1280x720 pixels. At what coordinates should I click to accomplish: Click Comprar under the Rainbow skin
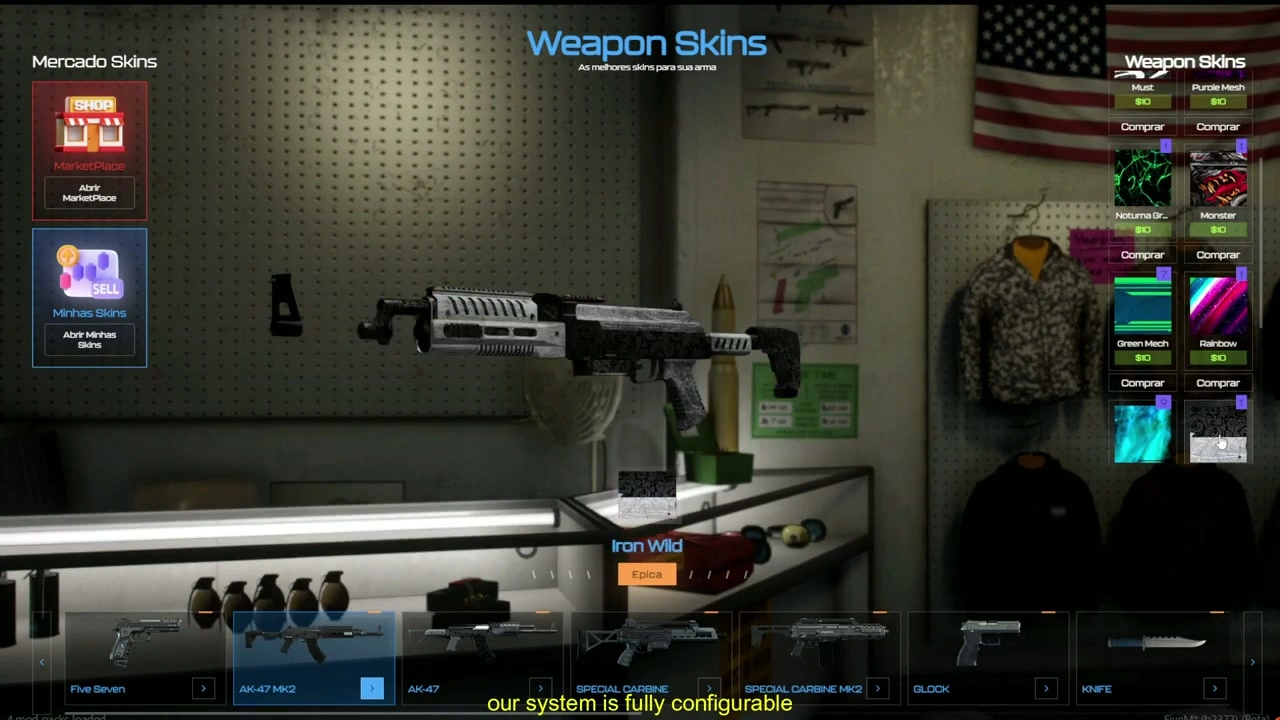[x=1218, y=382]
